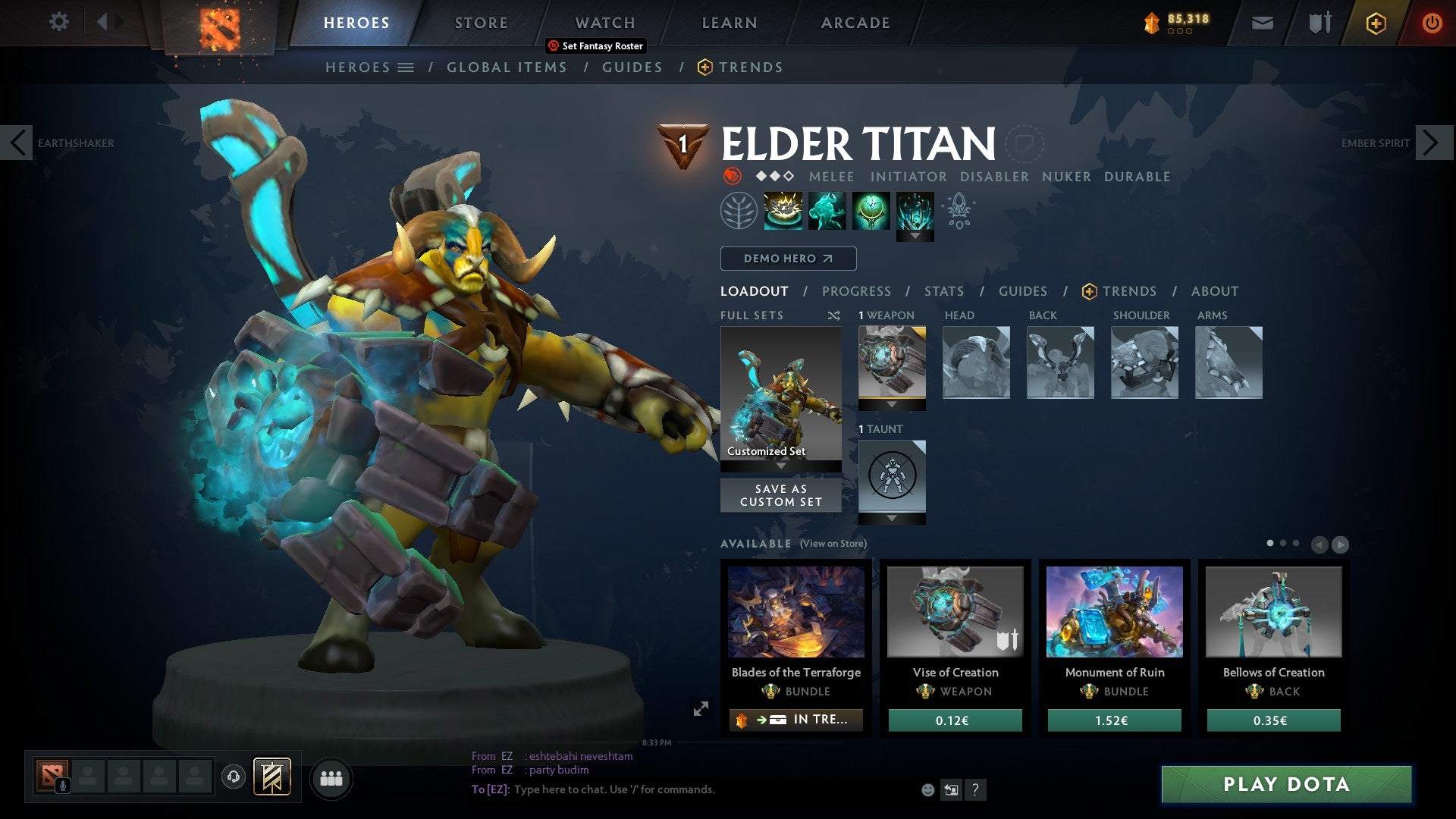Open the emoticon picker beside the chat box
The height and width of the screenshot is (819, 1456).
927,789
